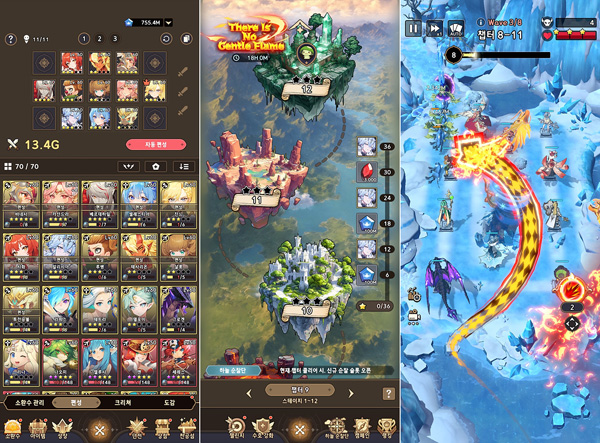Switch to team preset 3
600x443 pixels.
click(x=117, y=39)
